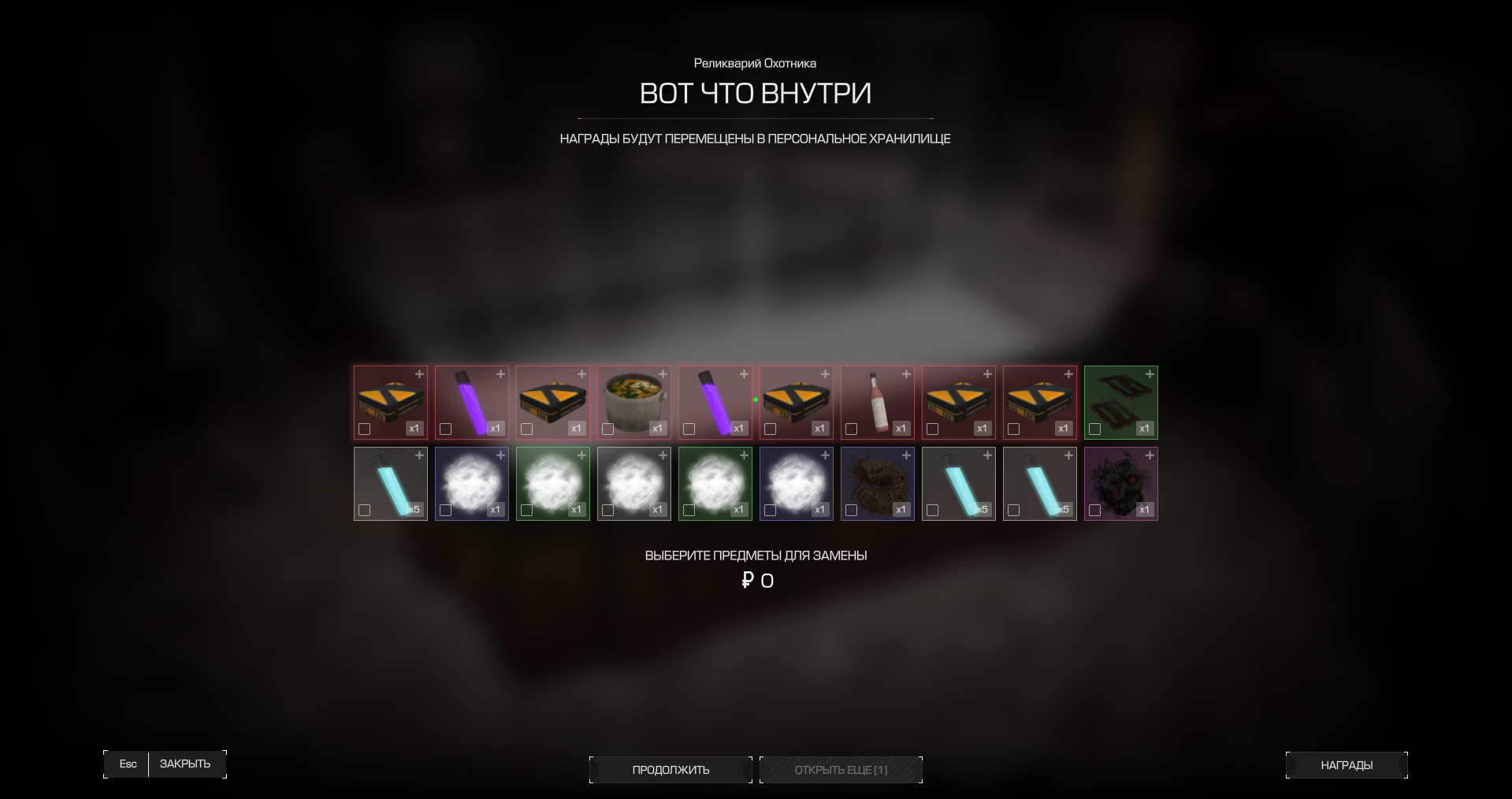Choose the green-bordered dark frames item
The image size is (1512, 799).
click(1121, 400)
